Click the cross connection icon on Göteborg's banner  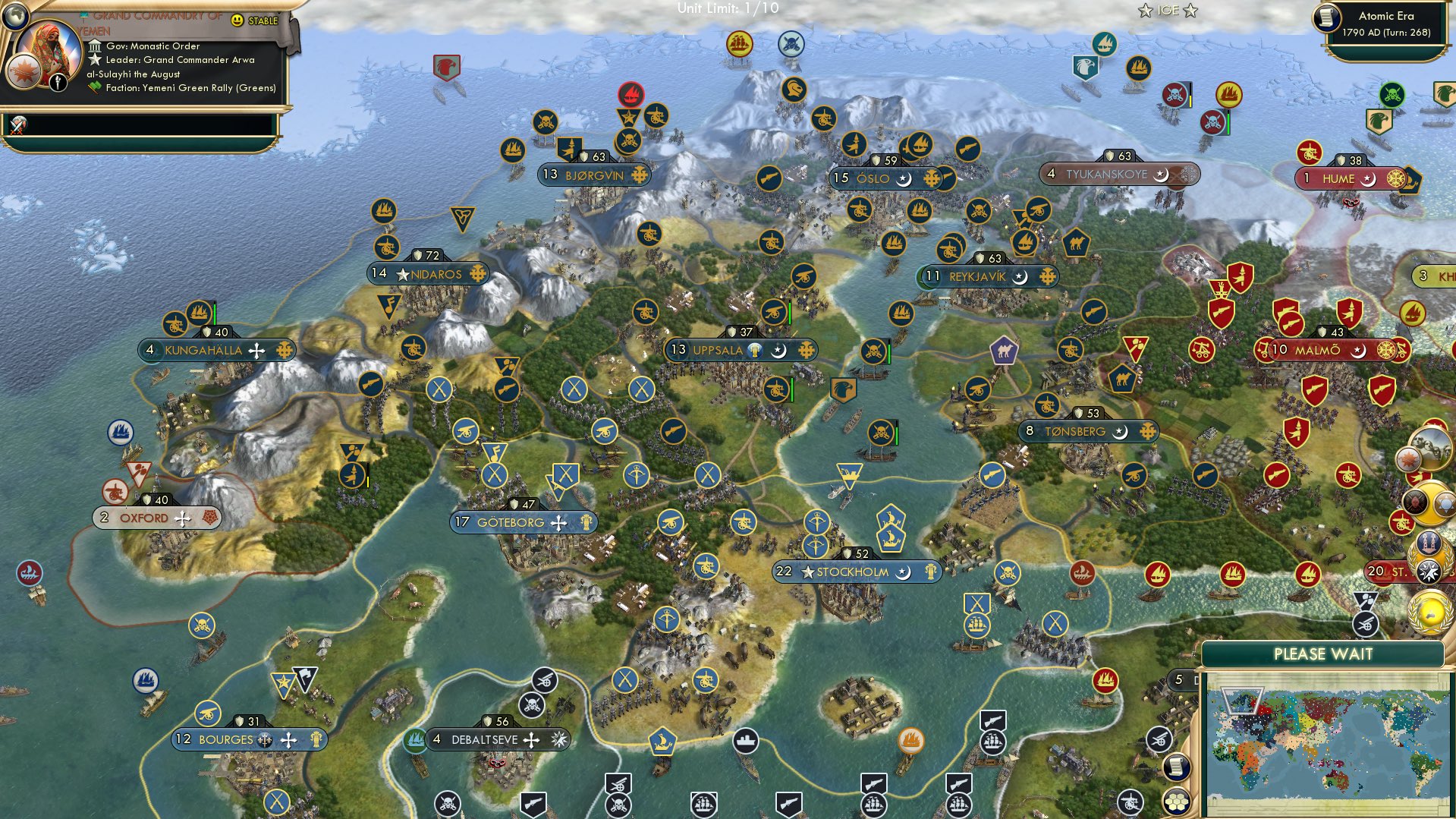559,522
